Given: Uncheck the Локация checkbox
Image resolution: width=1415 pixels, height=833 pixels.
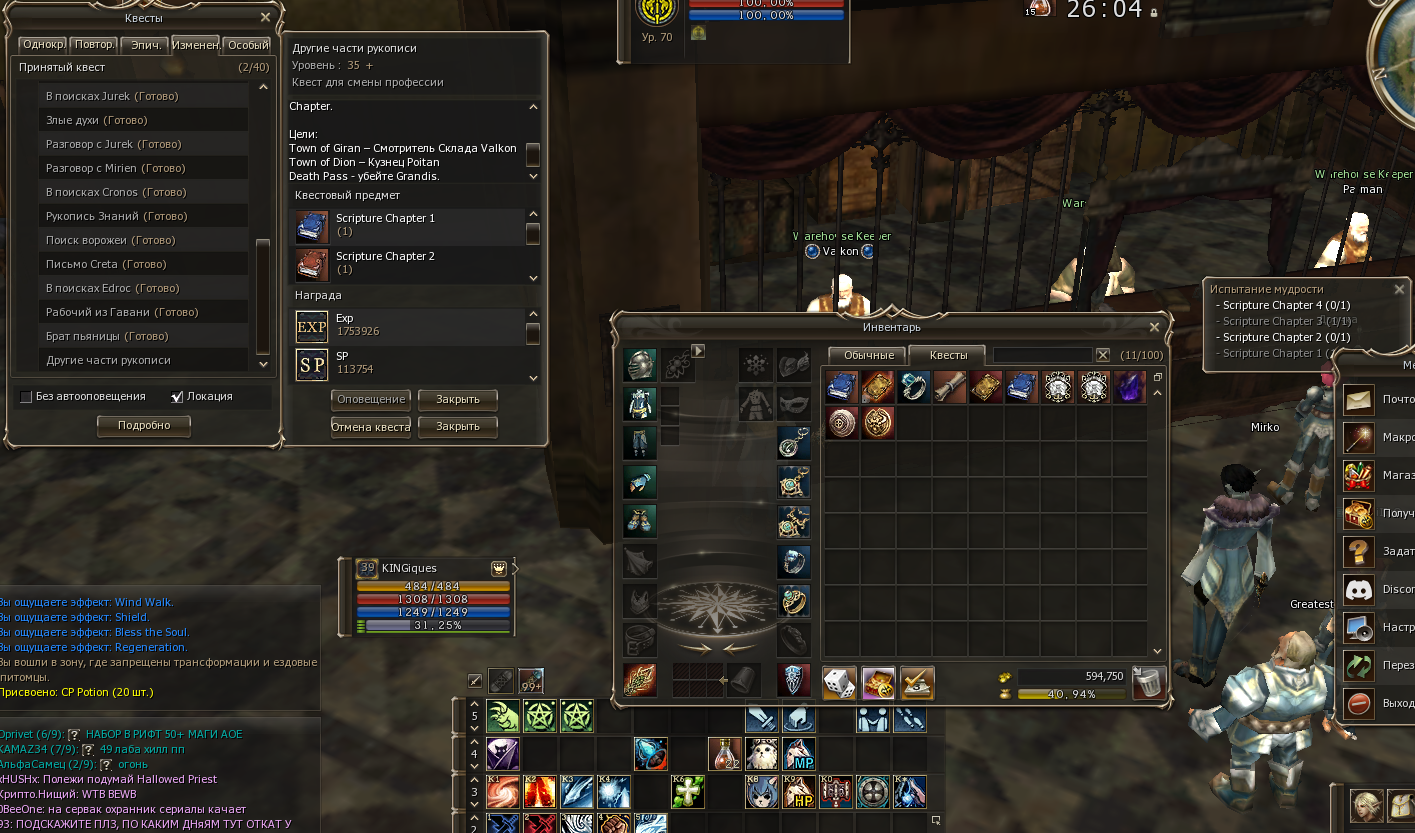Looking at the screenshot, I should [x=178, y=396].
